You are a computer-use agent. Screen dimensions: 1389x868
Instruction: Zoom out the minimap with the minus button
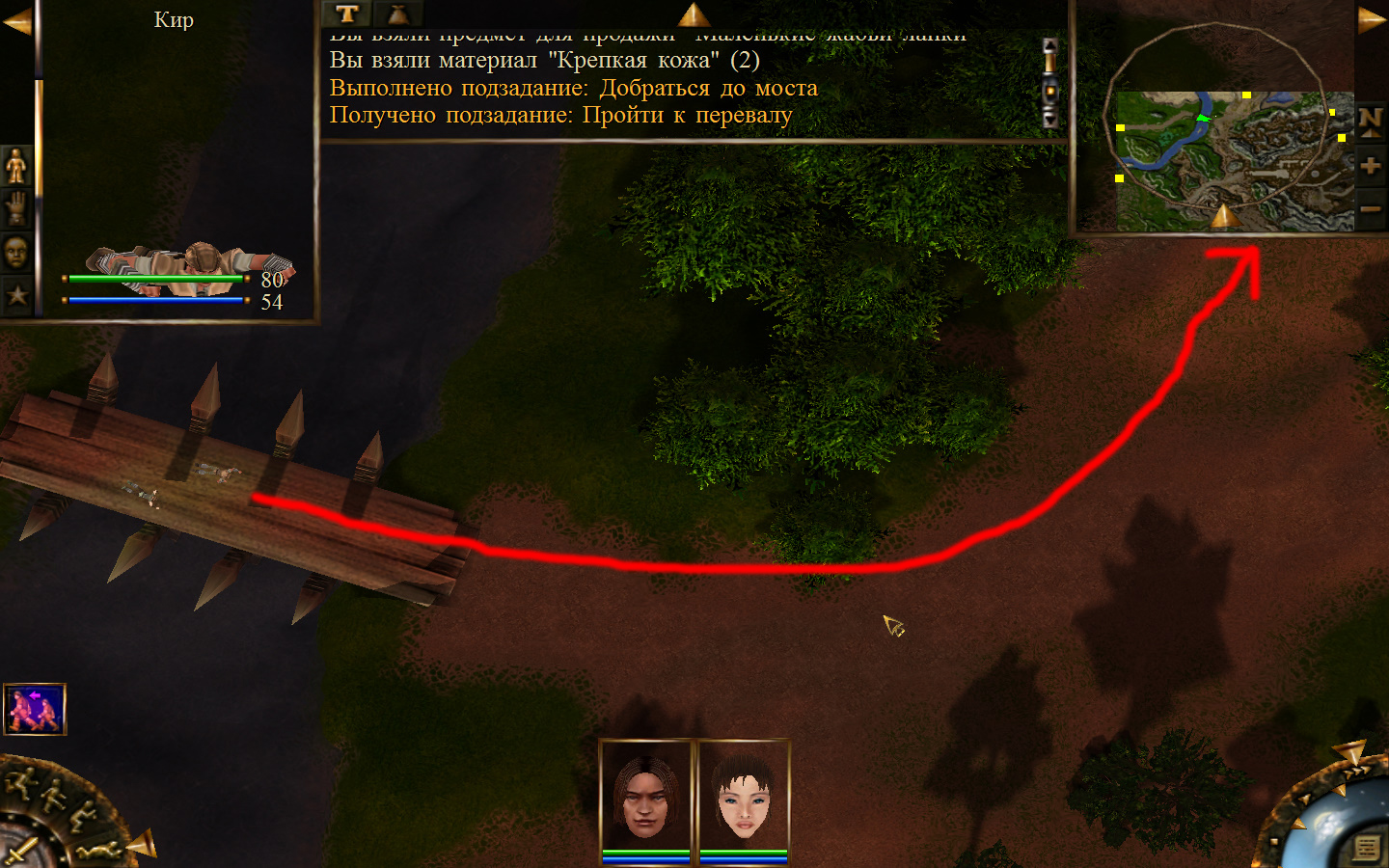(1370, 208)
